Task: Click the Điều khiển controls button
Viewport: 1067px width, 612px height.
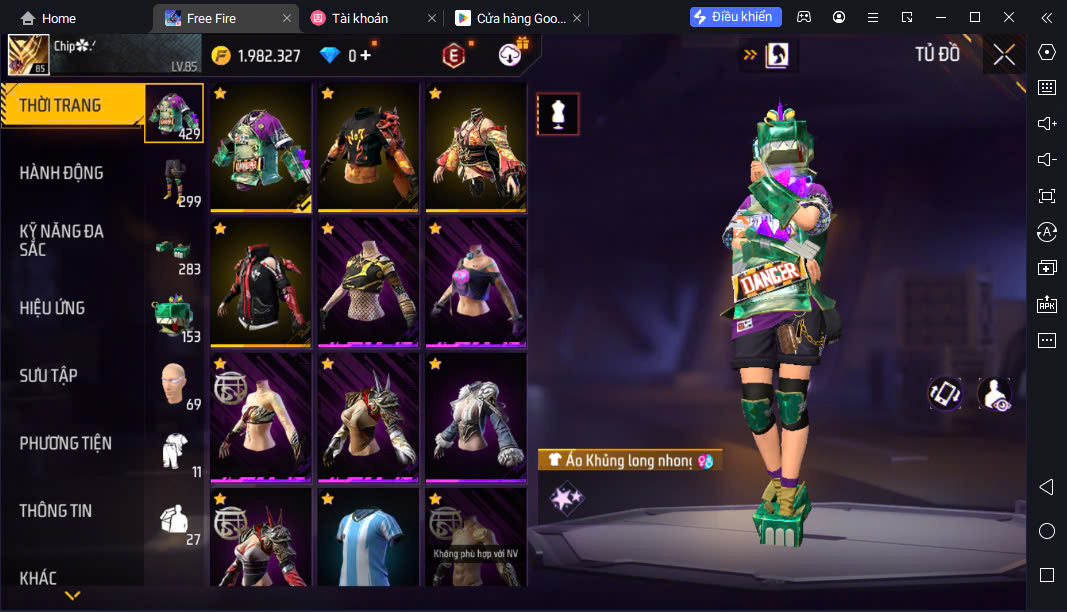Action: tap(735, 17)
